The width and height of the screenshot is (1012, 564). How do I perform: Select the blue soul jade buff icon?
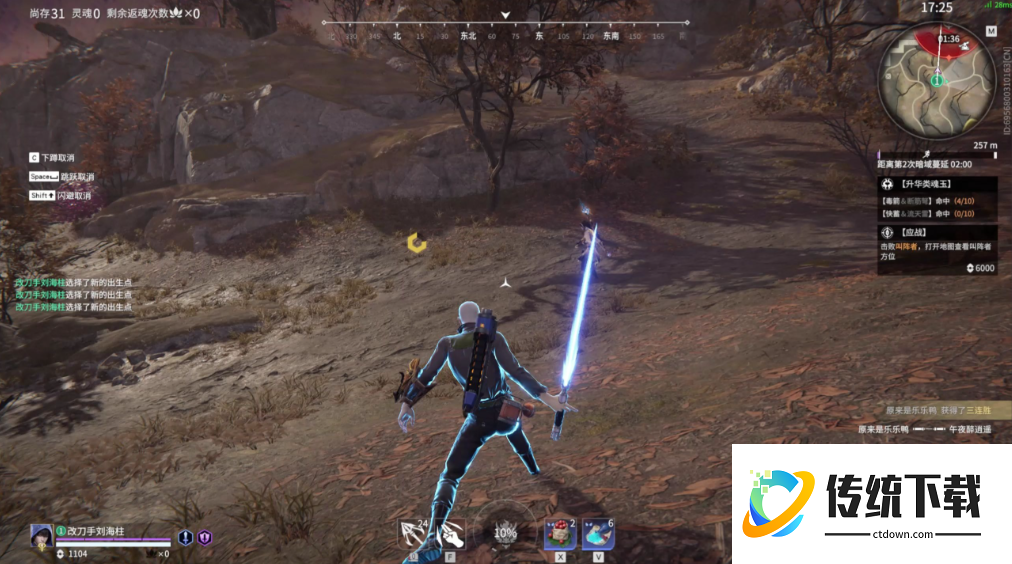(x=186, y=538)
